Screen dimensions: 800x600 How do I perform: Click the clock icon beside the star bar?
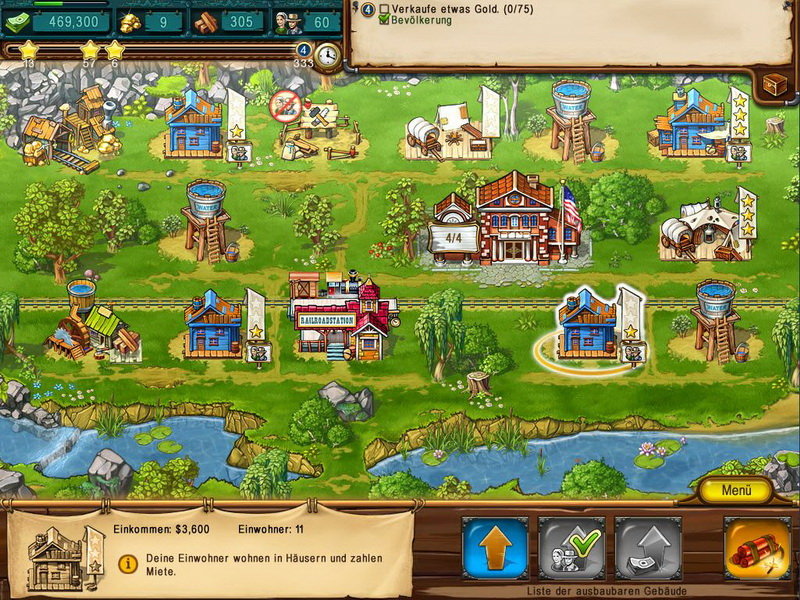pyautogui.click(x=327, y=54)
